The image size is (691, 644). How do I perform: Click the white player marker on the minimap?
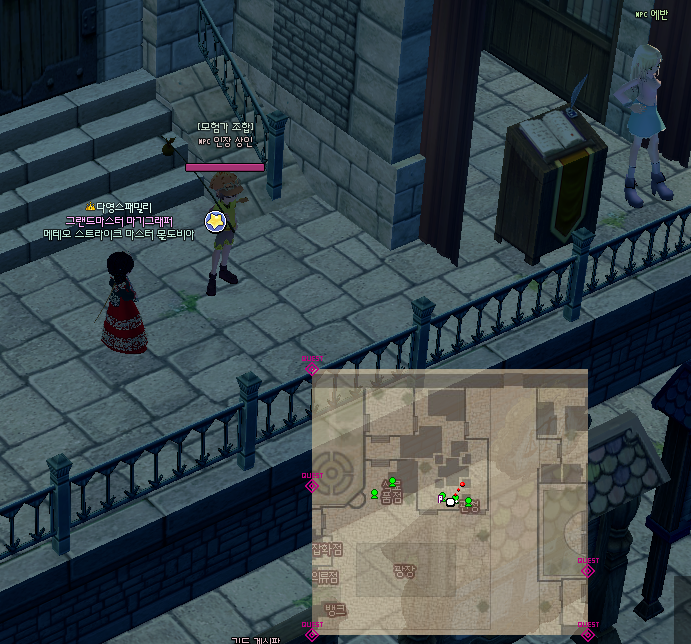(450, 502)
